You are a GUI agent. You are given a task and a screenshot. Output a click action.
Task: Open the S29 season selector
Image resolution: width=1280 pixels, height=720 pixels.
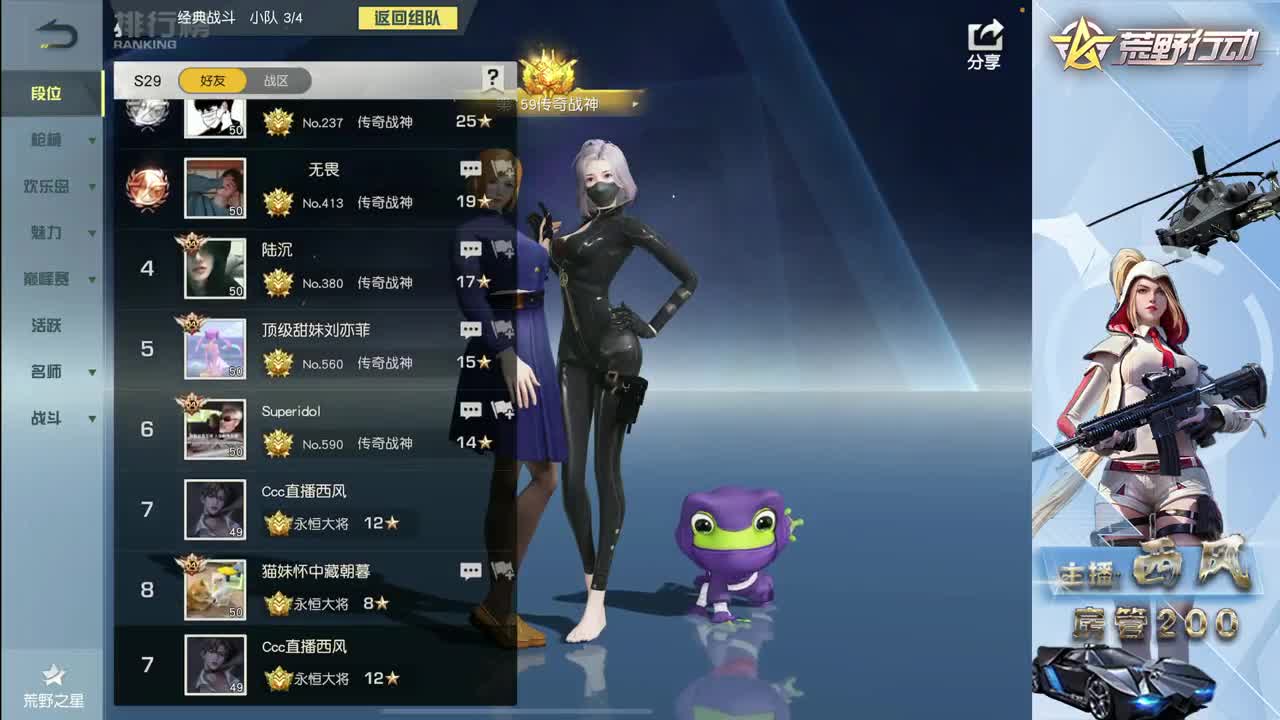[146, 80]
